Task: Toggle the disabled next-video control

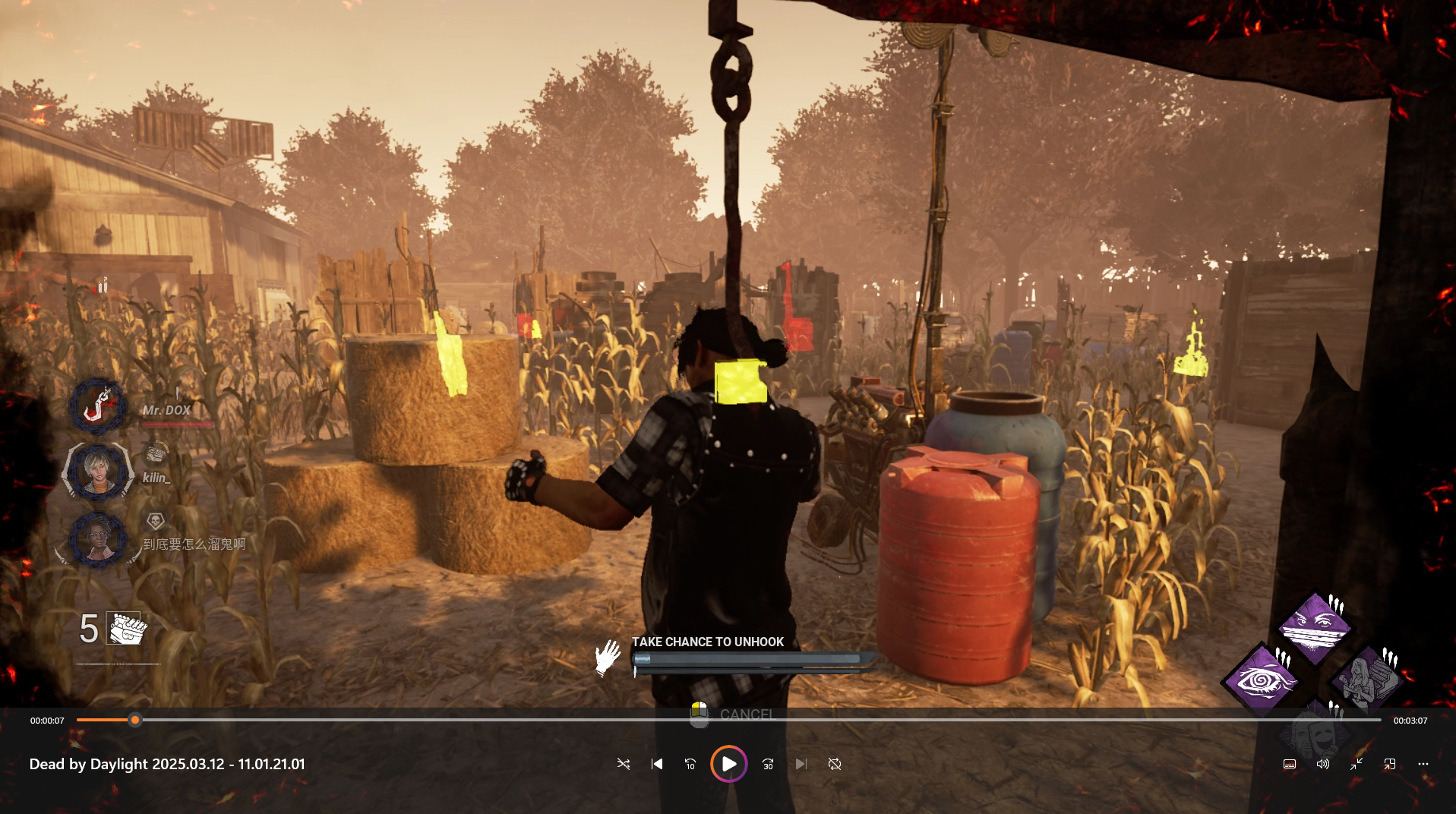Action: [801, 764]
